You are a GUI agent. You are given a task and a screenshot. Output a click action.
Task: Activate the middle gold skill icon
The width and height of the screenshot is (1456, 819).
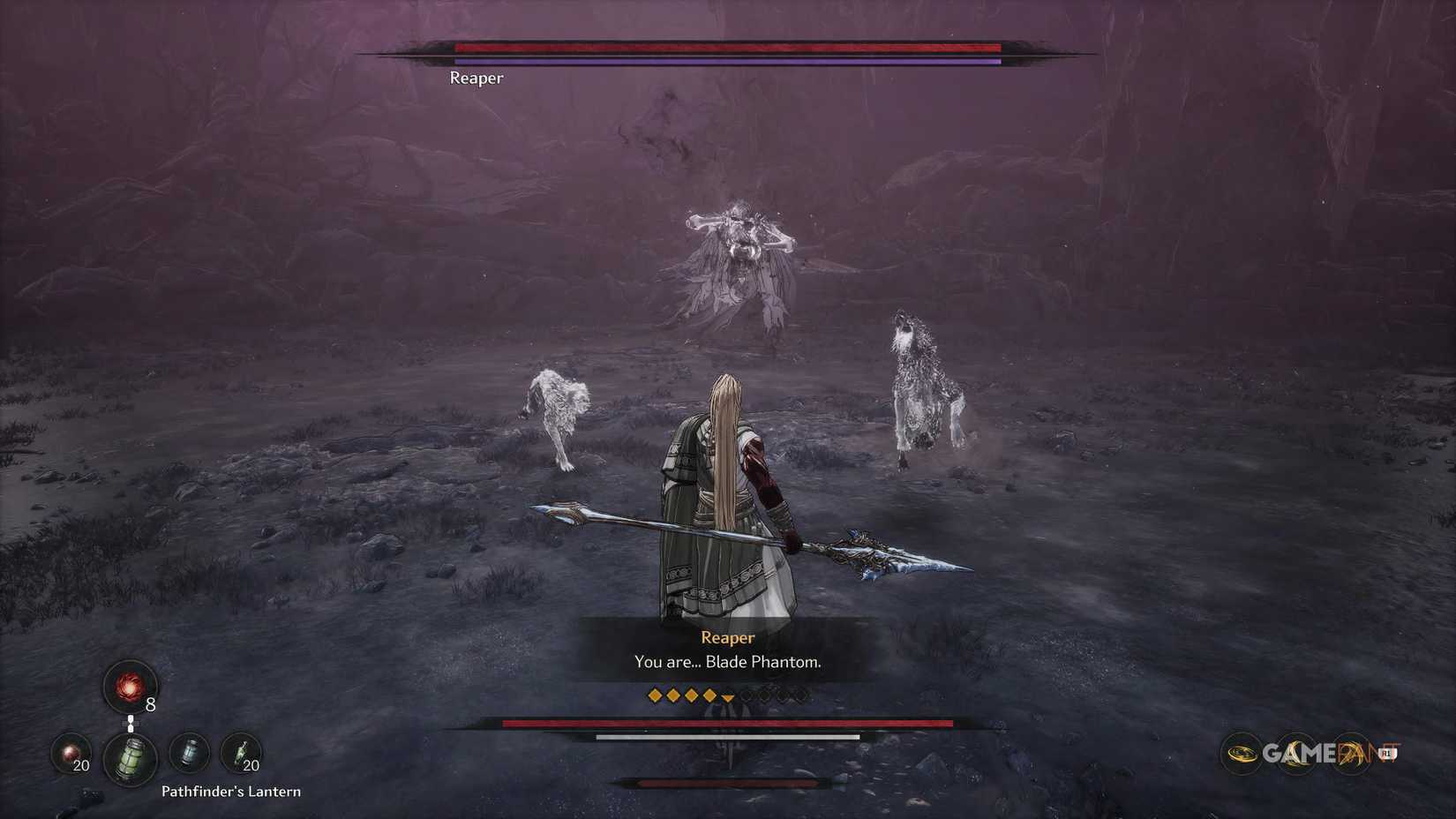(x=1296, y=753)
